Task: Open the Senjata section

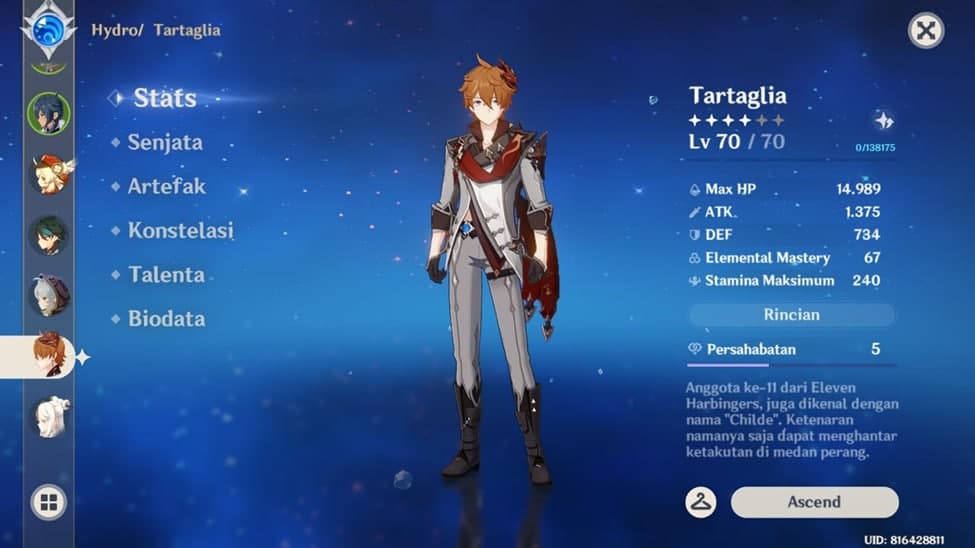Action: click(x=164, y=142)
